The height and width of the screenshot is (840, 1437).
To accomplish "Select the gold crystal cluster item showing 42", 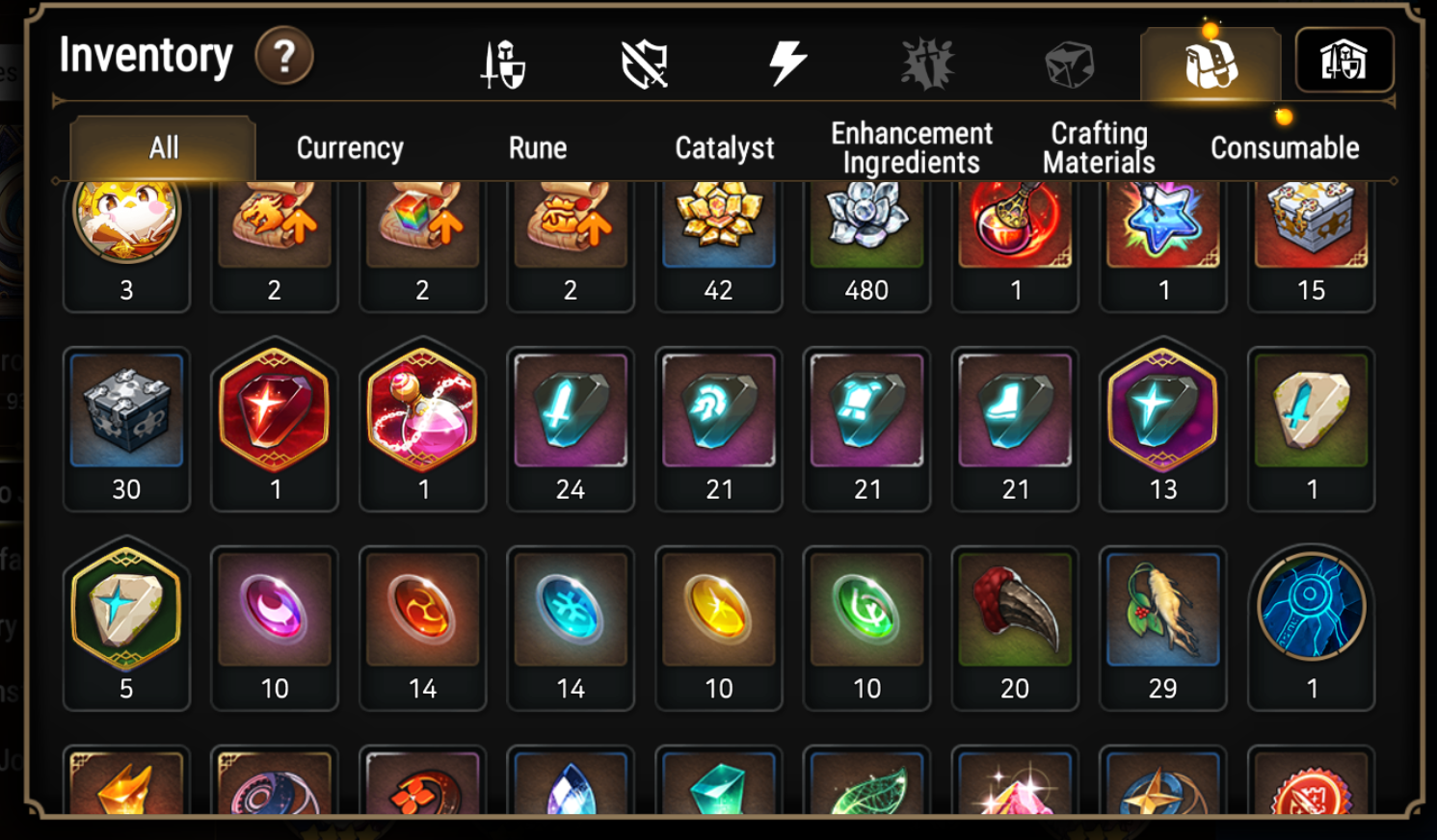I will click(x=719, y=223).
